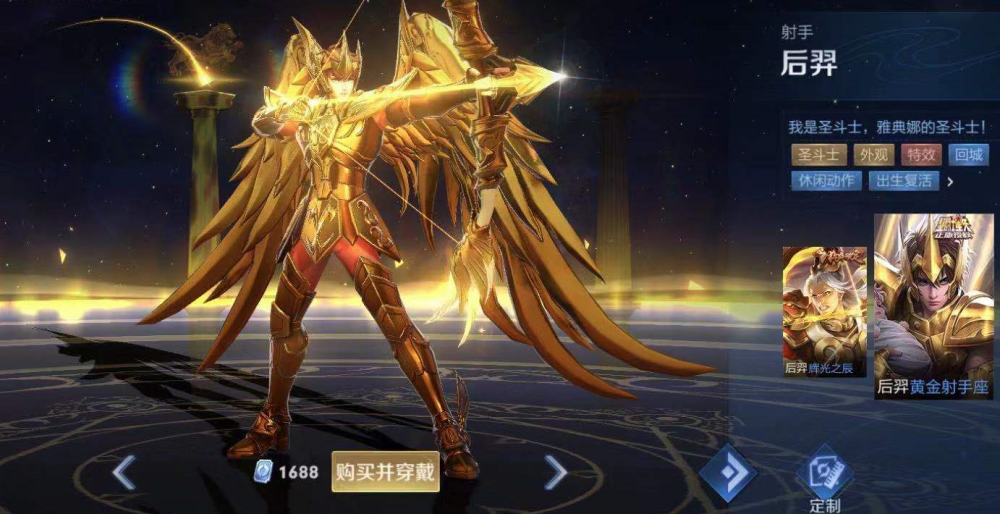Choose the 后羿 辉光之辰 skin thumbnail
Viewport: 1000px width, 514px height.
click(824, 310)
